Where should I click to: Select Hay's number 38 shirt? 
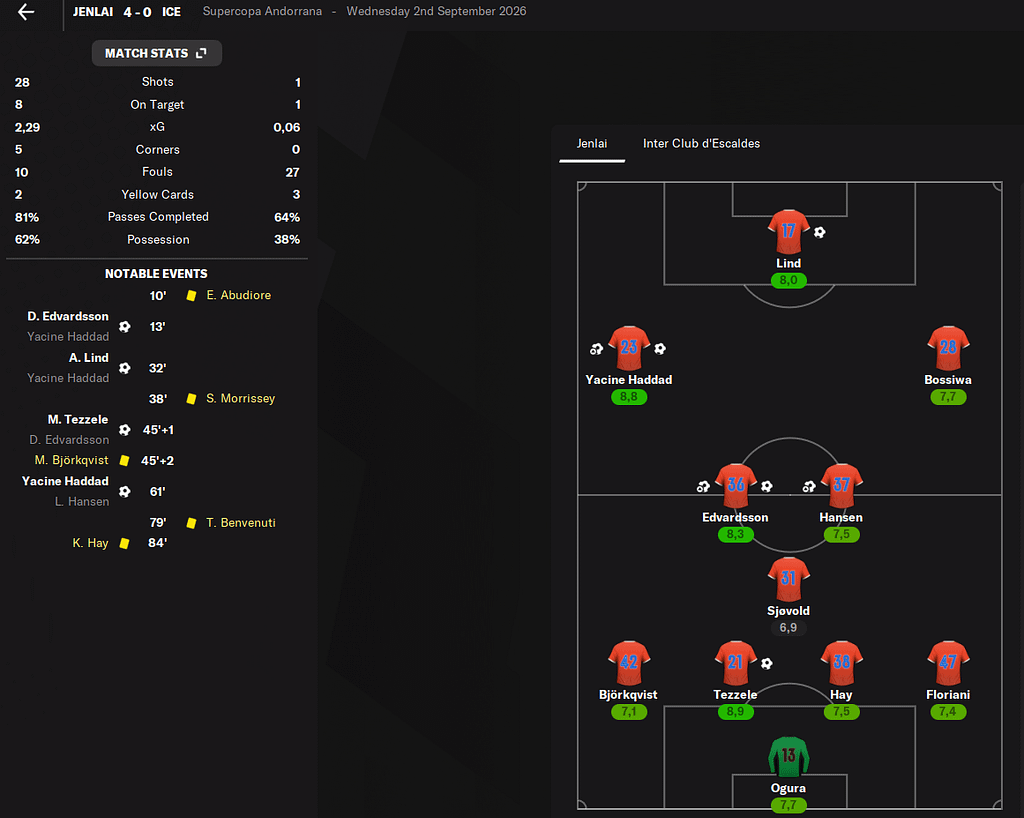pos(841,663)
